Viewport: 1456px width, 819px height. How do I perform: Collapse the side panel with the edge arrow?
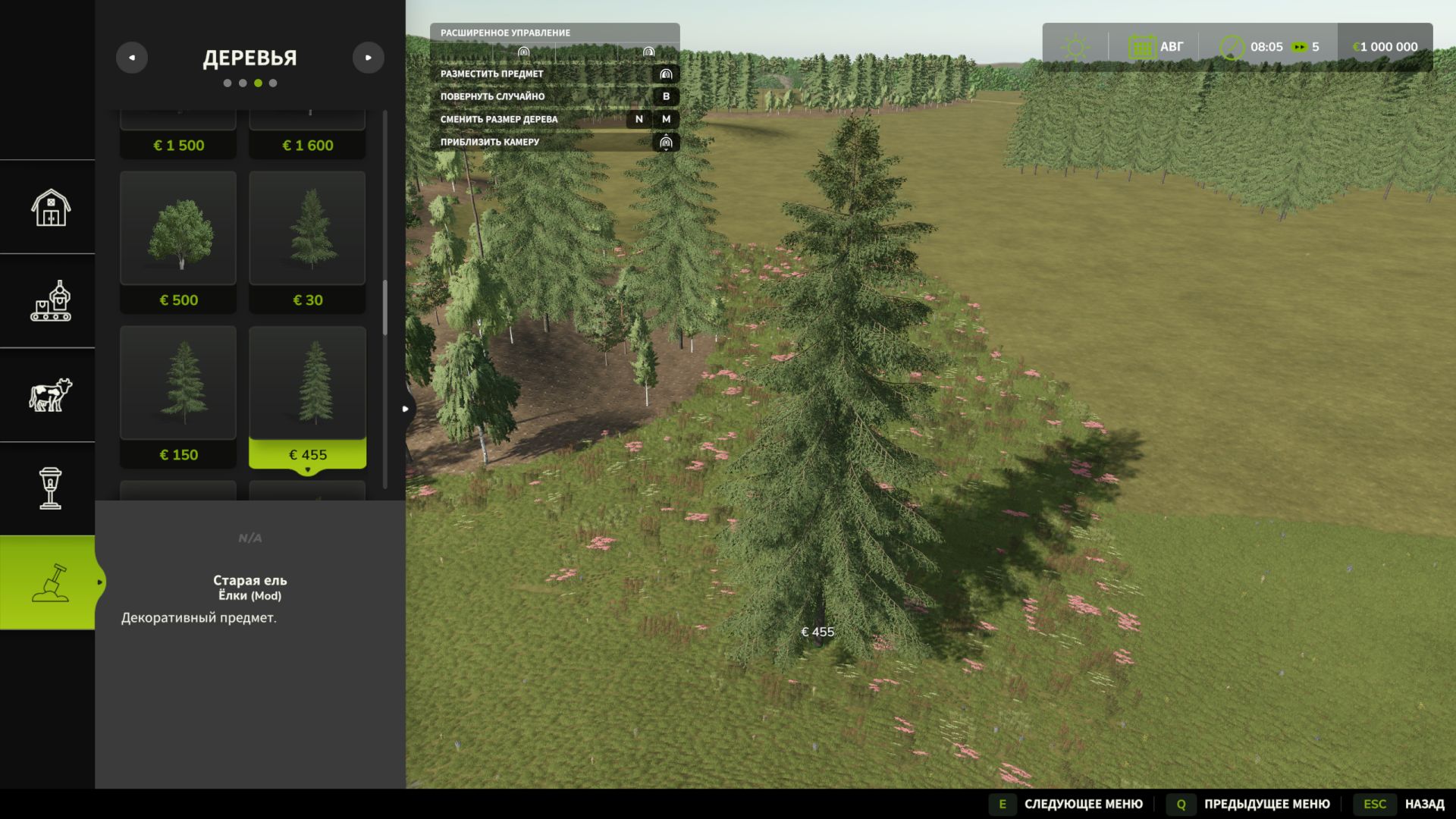click(406, 409)
